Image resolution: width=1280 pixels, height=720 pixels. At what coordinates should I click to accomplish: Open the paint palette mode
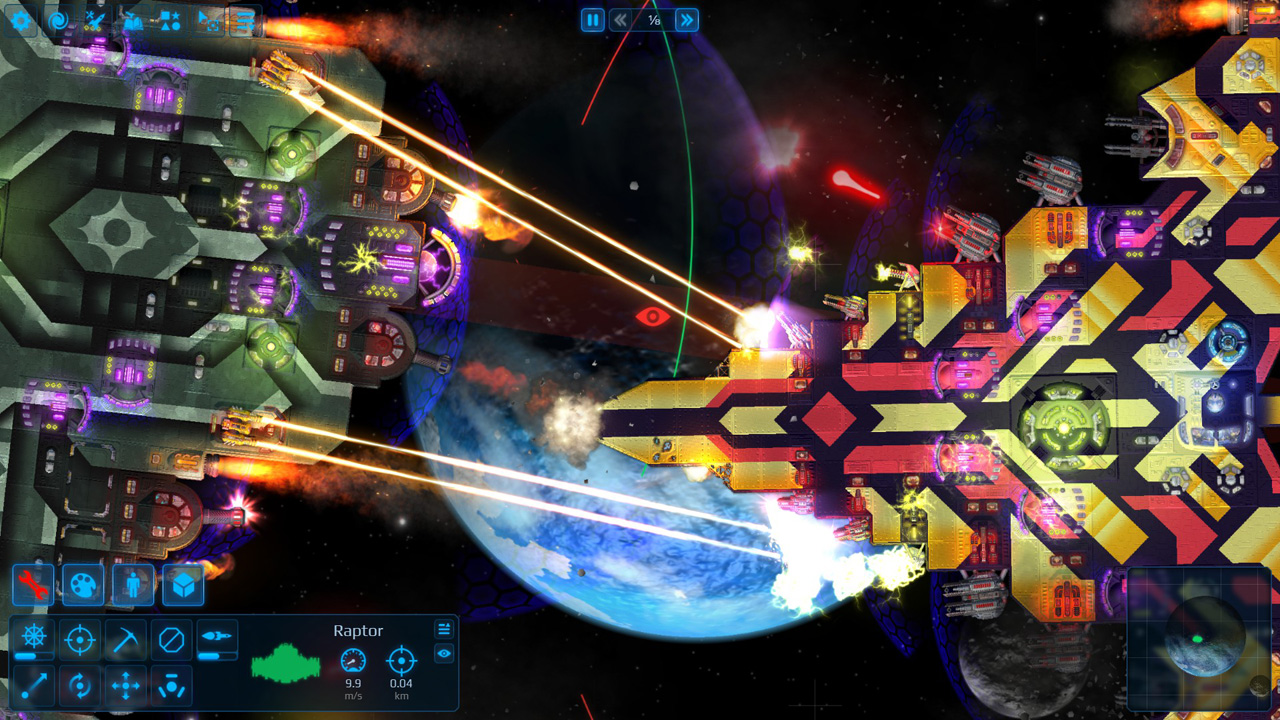(x=83, y=585)
